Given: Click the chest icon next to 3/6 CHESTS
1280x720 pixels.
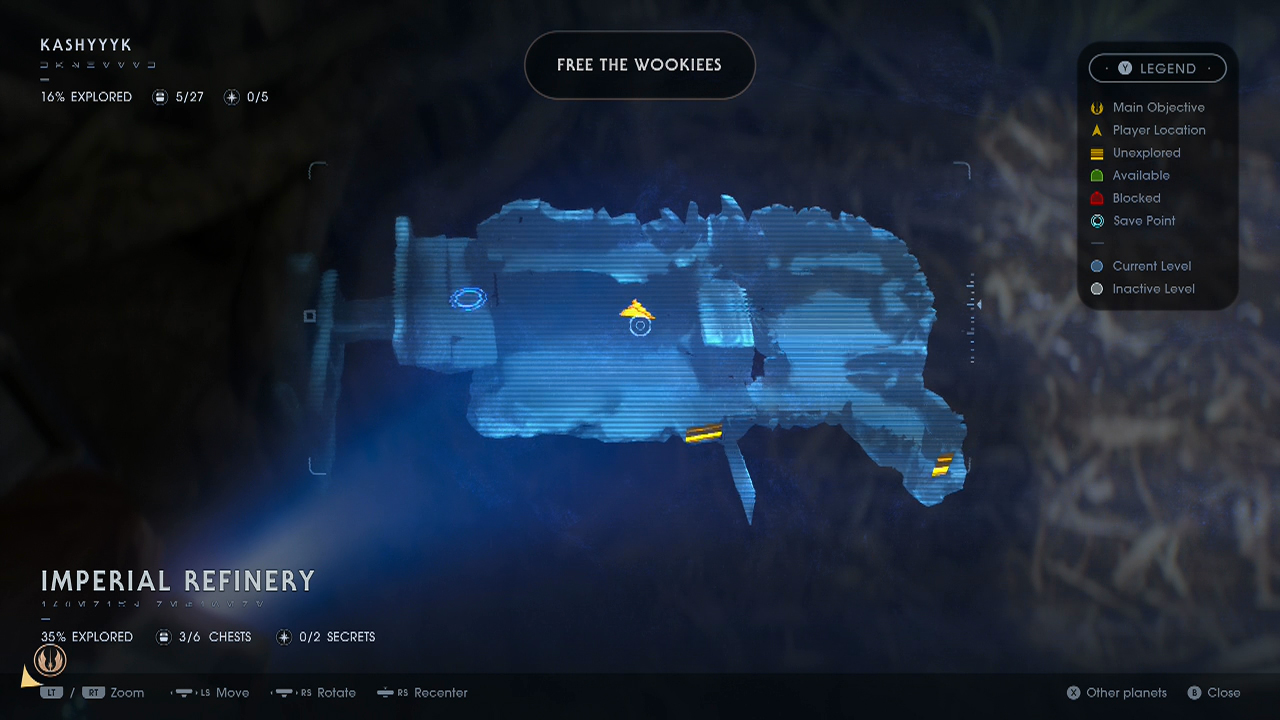Looking at the screenshot, I should 163,636.
